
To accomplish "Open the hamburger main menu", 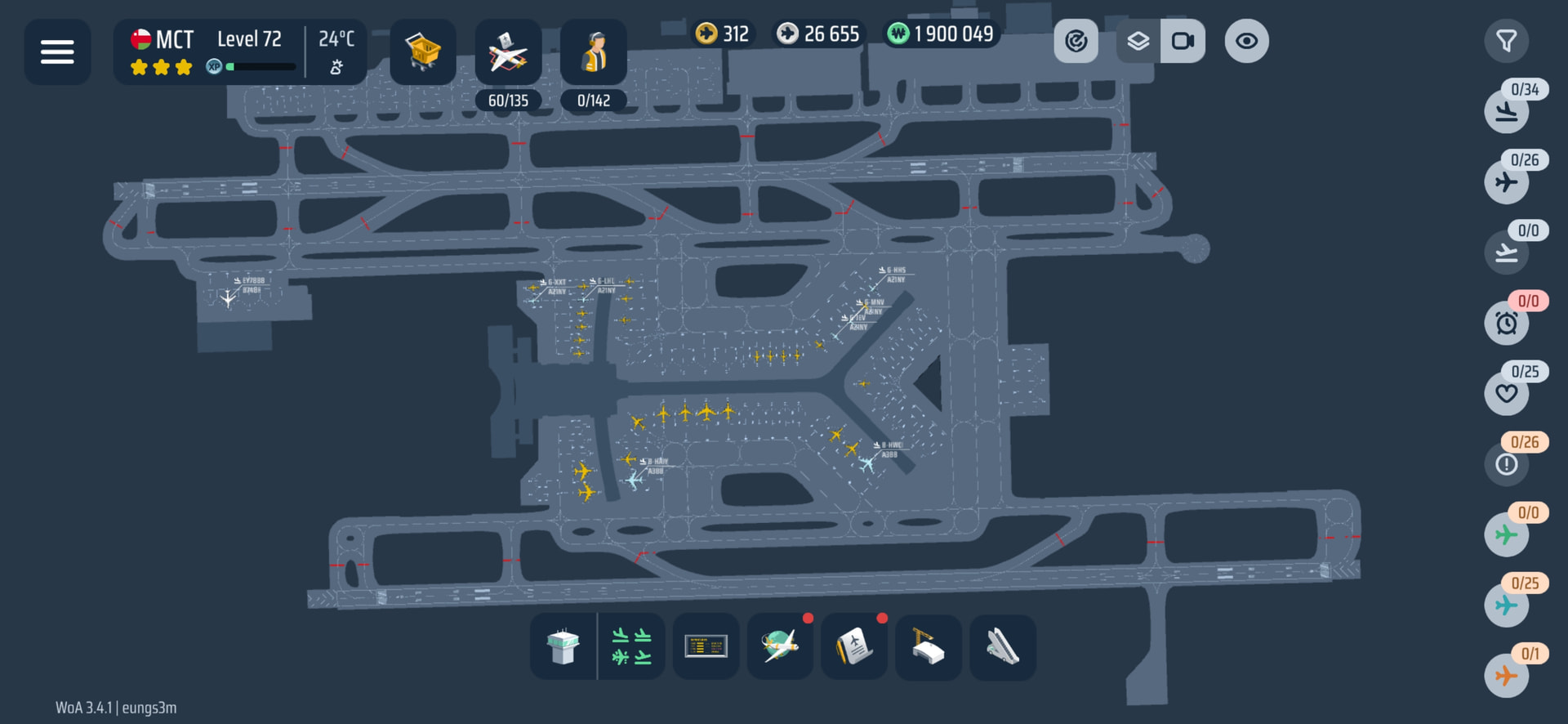I will click(x=57, y=51).
